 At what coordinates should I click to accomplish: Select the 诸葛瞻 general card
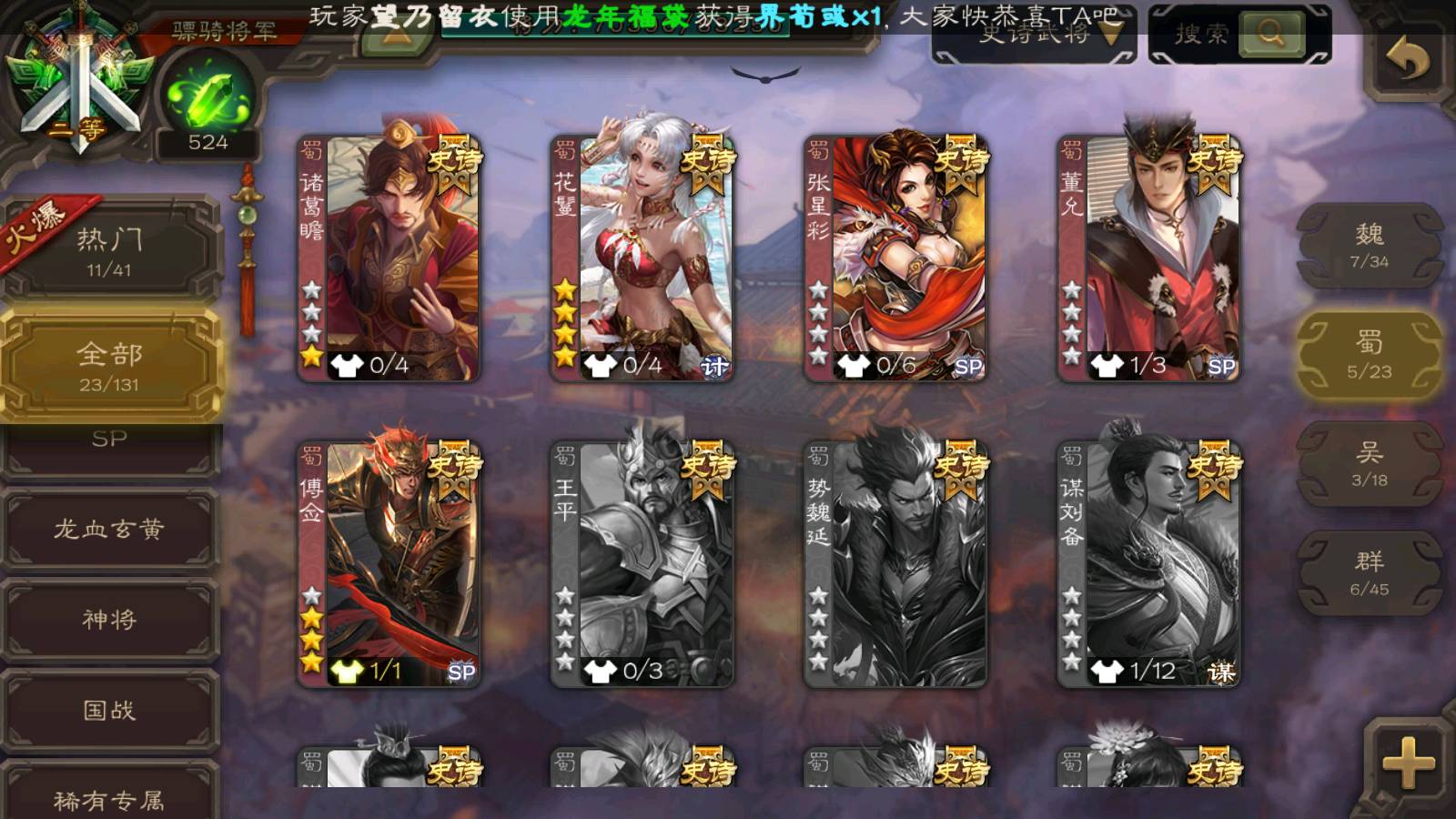coord(389,258)
